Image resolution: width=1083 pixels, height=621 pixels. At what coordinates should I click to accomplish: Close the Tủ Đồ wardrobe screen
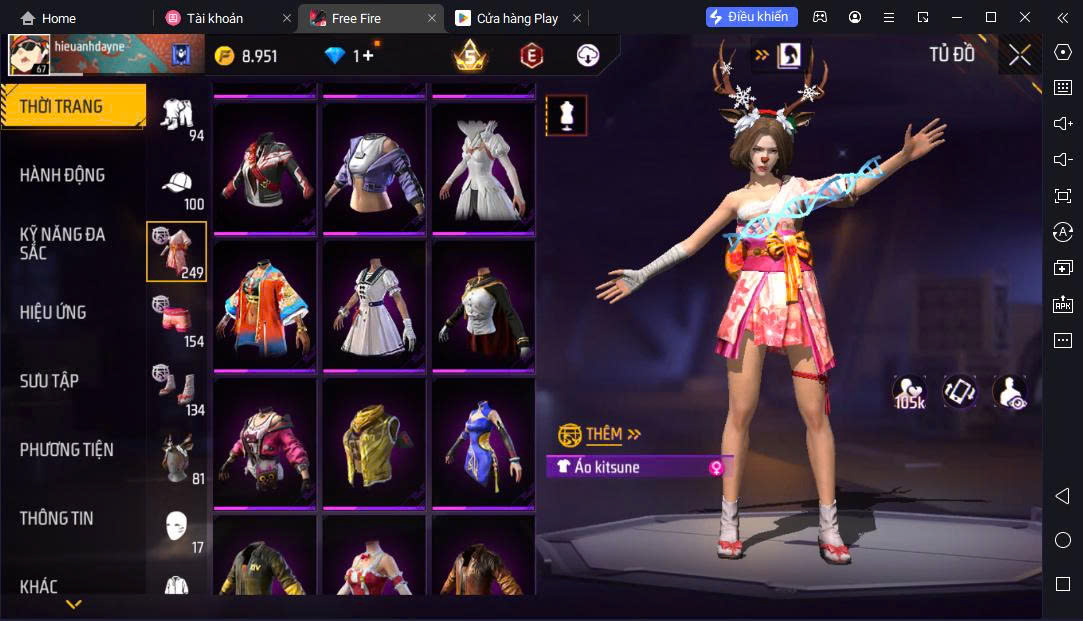pos(1019,55)
